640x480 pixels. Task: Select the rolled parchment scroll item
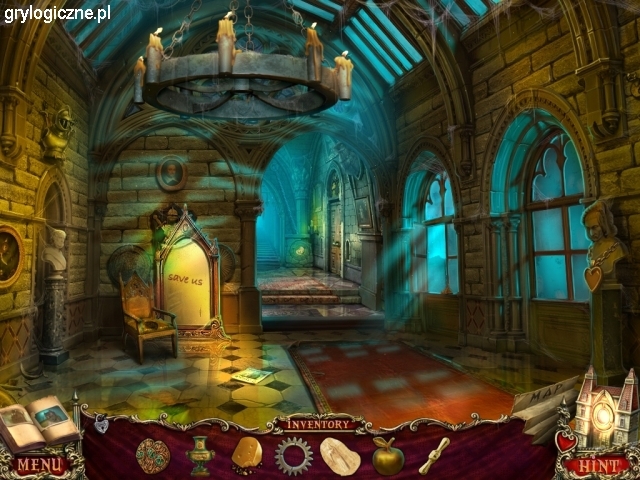click(434, 456)
